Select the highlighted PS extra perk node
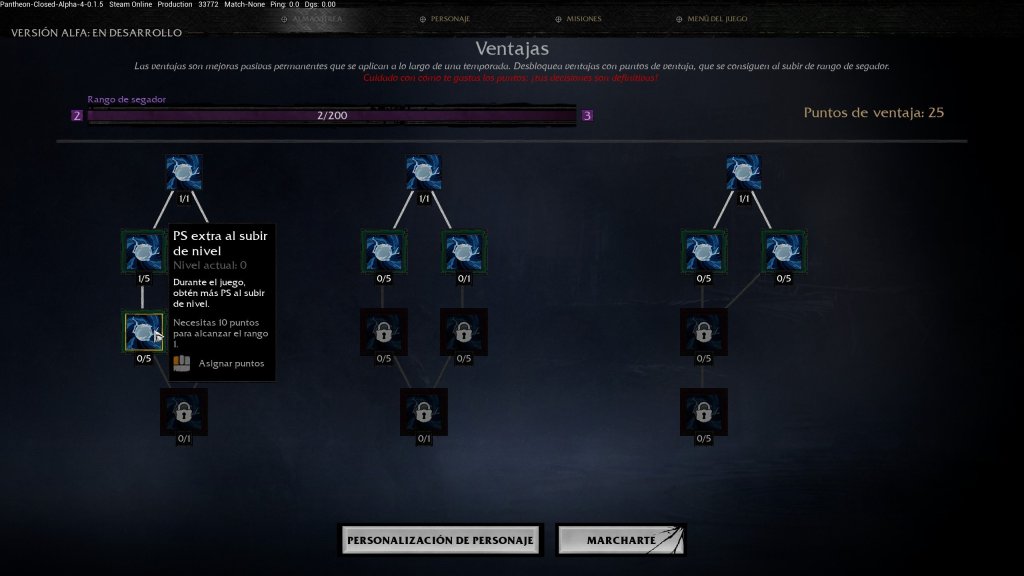Screen dimensions: 1024x576 143,331
